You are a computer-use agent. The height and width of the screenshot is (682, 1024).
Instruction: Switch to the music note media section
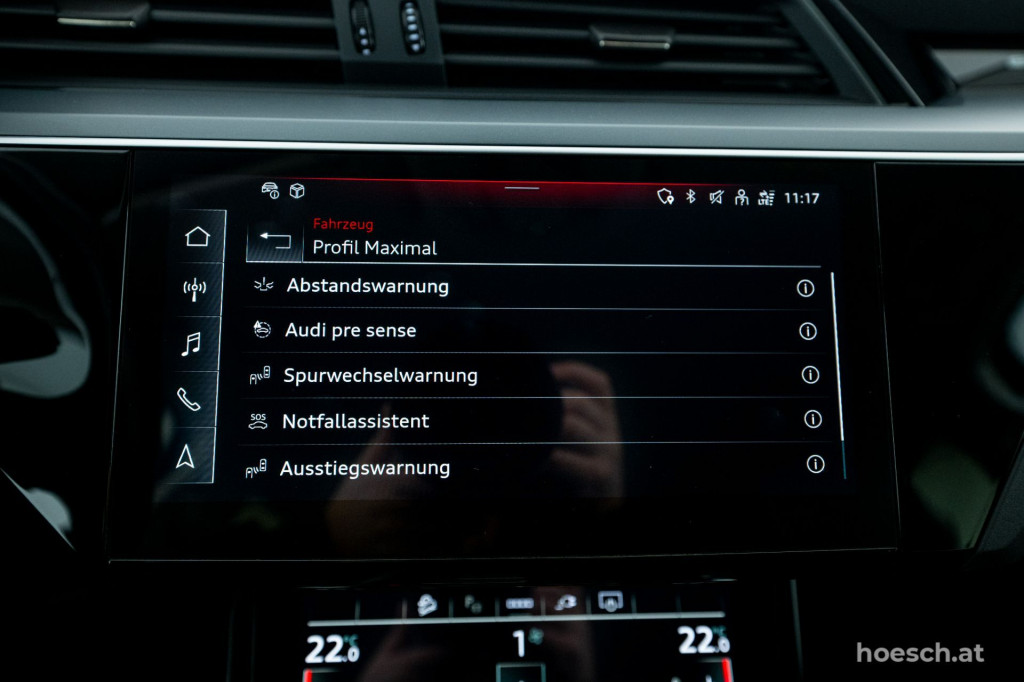[191, 344]
